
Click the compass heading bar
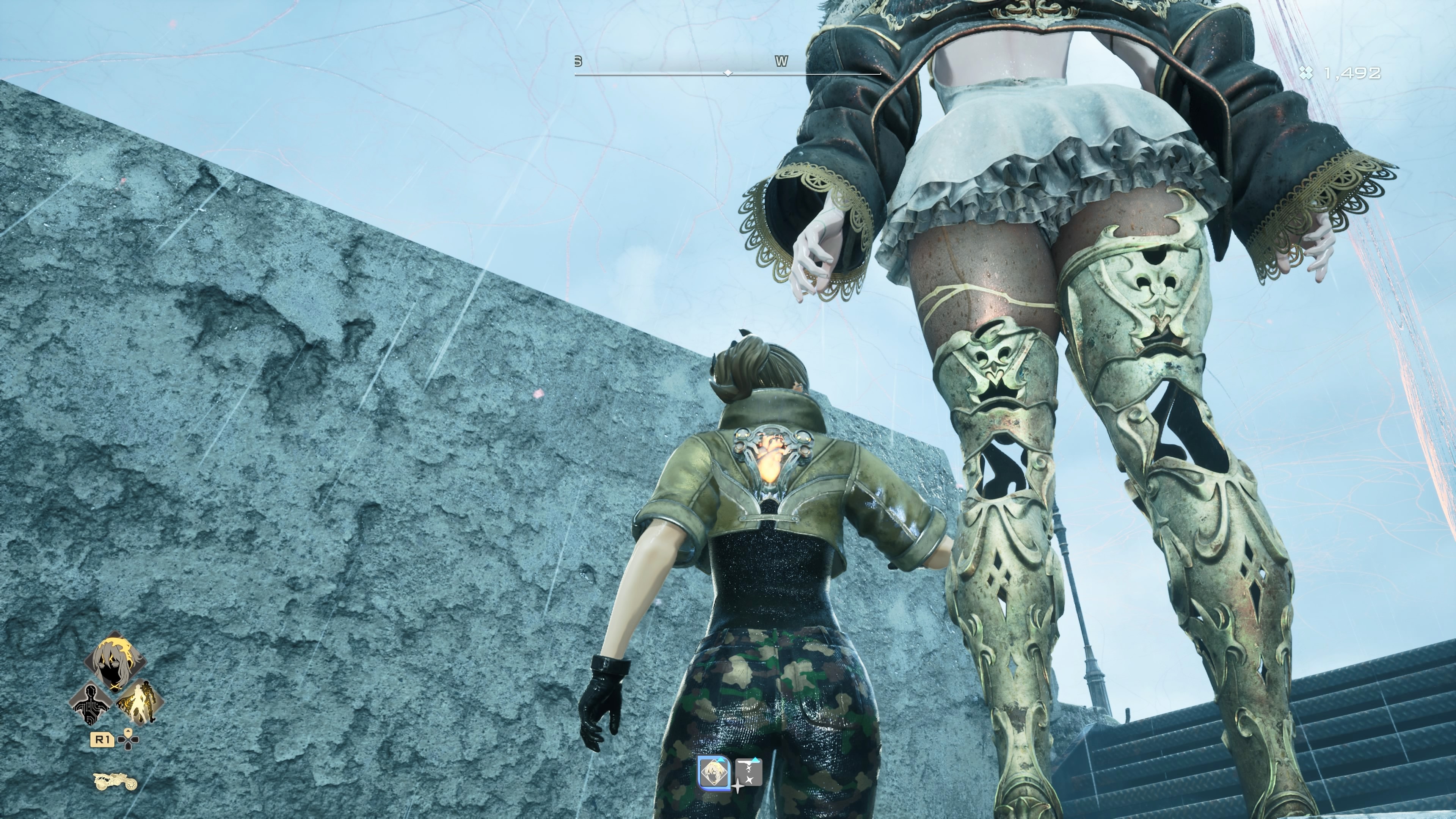(728, 73)
